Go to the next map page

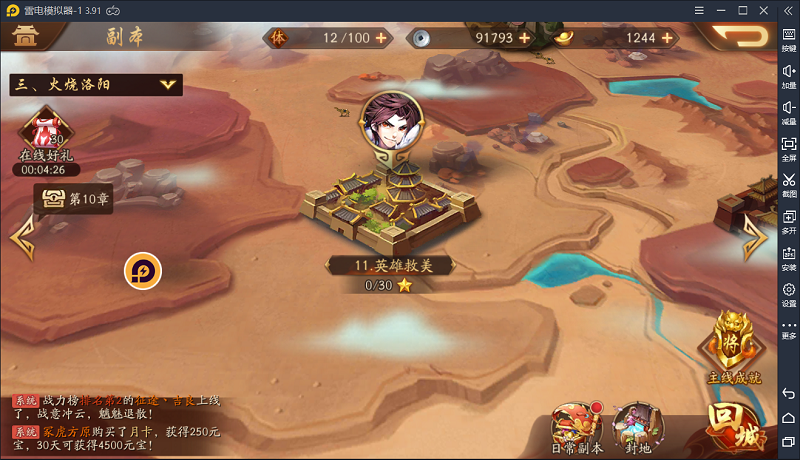(754, 239)
